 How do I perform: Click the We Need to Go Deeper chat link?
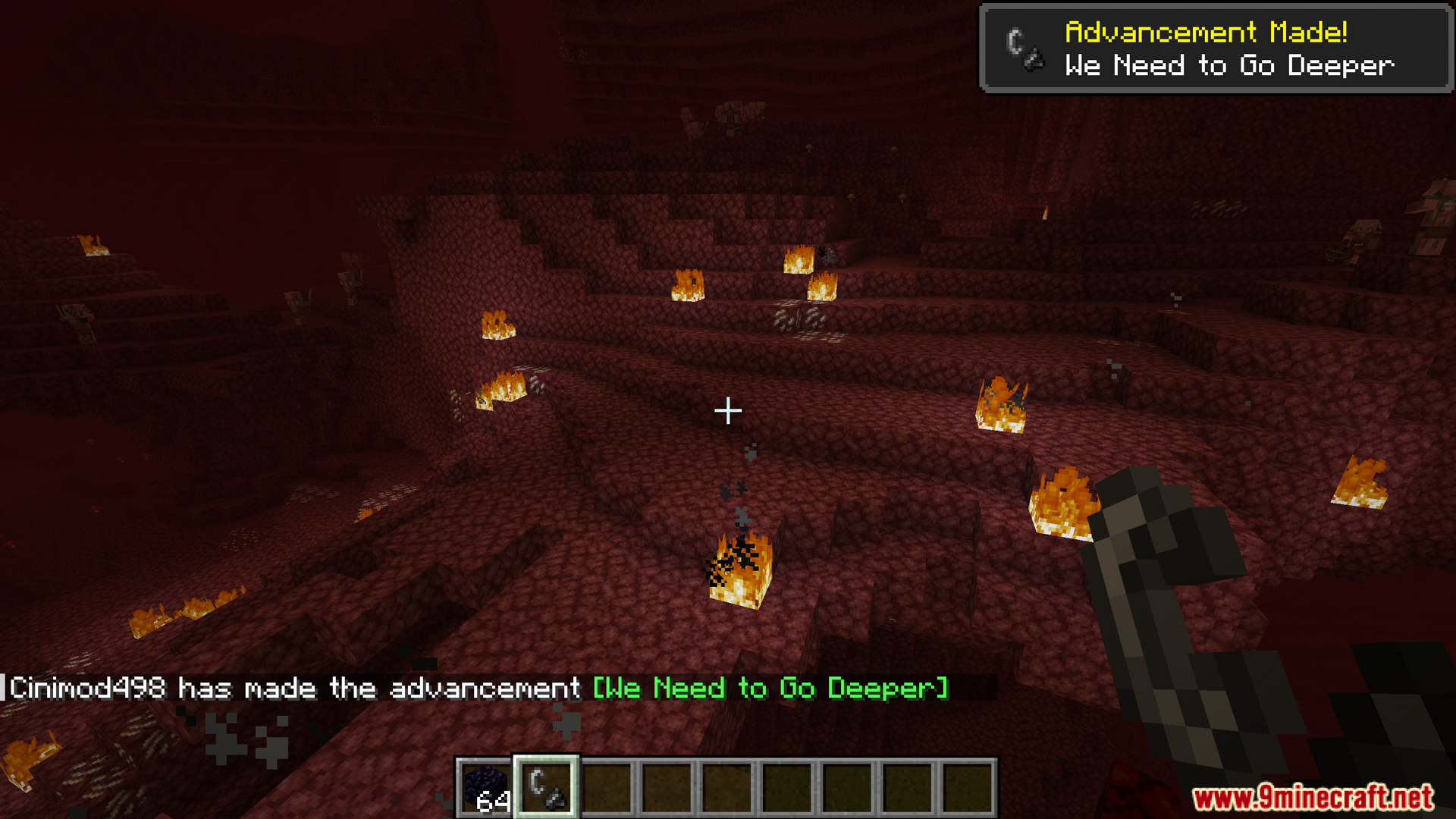point(770,688)
